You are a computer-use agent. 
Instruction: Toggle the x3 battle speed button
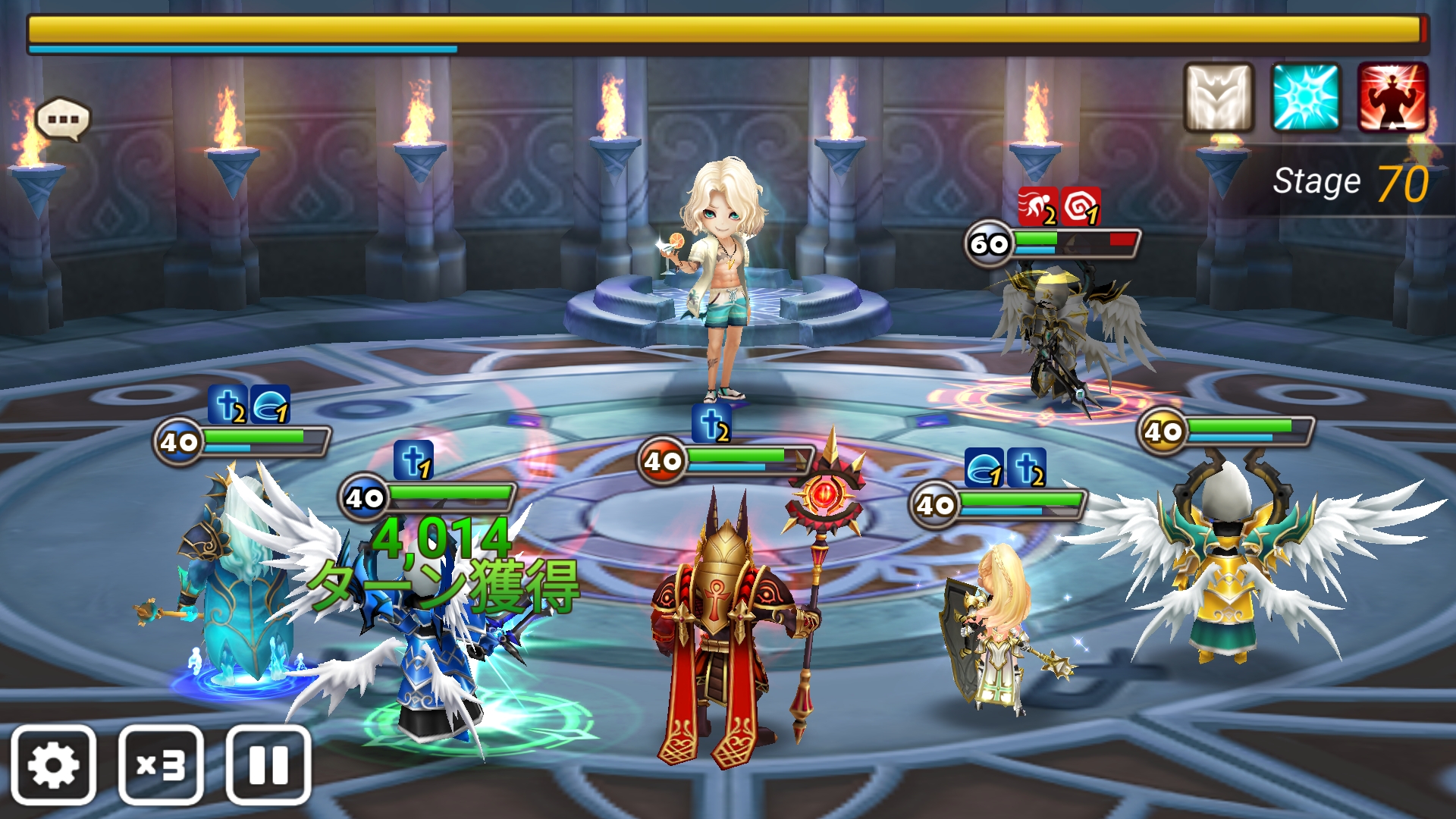[x=161, y=764]
